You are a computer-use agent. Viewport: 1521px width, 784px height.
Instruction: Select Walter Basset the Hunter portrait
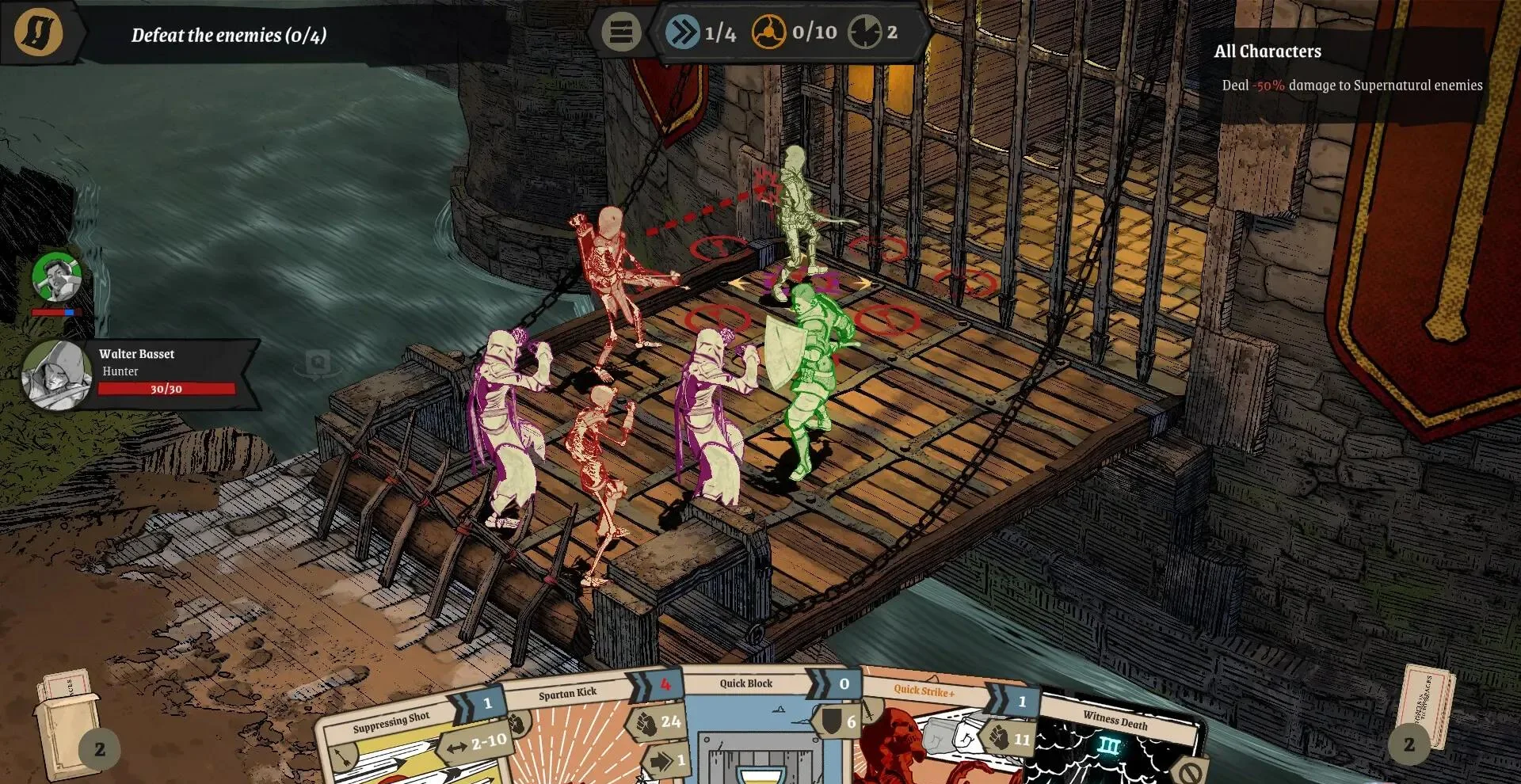(x=55, y=375)
